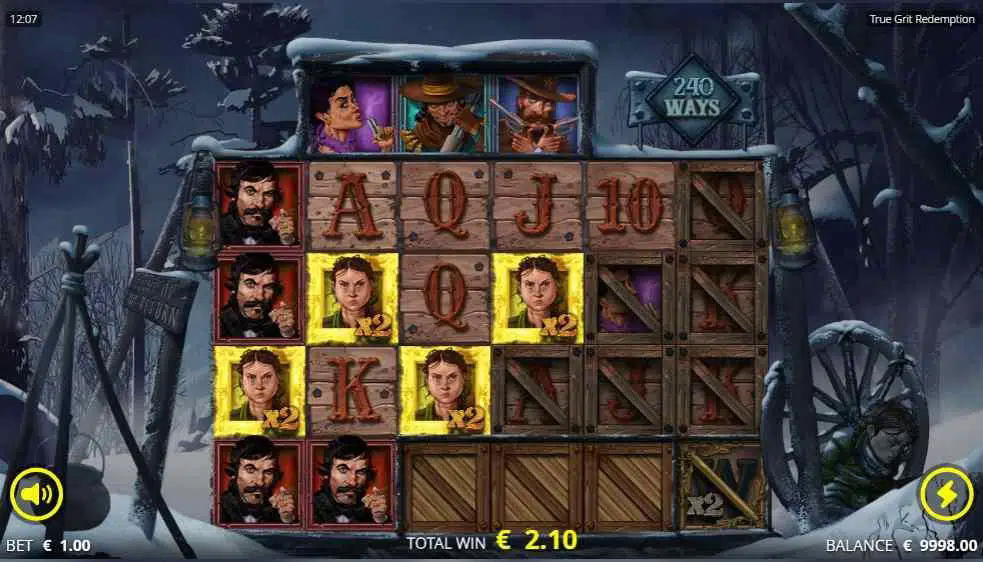983x562 pixels.
Task: Activate the yellow lightning bolt button
Action: coord(945,494)
